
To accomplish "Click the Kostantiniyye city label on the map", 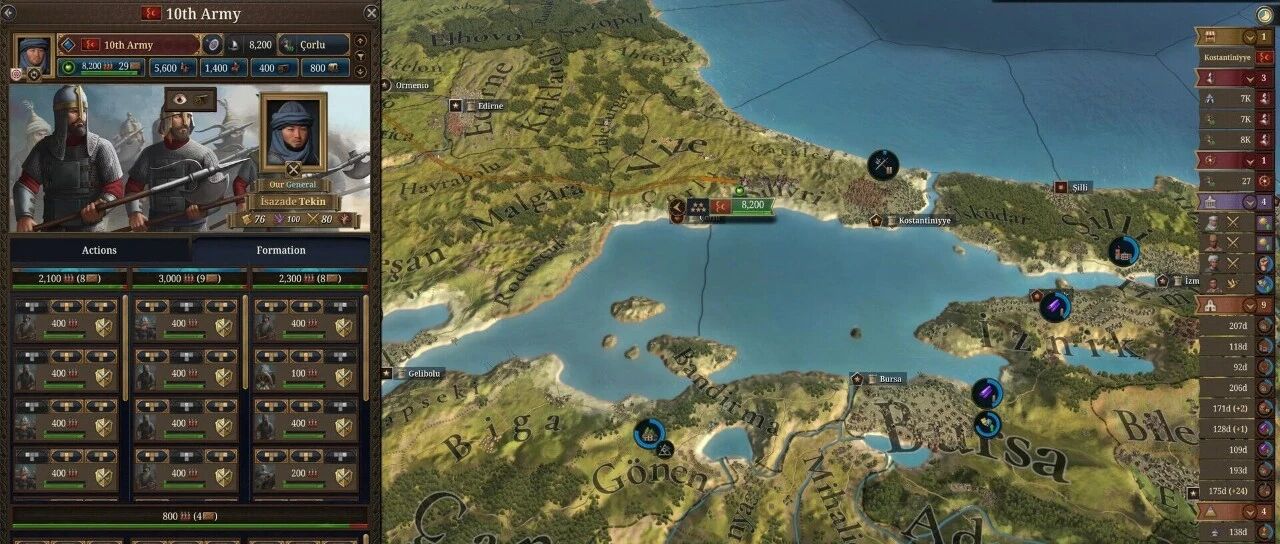I will point(925,220).
